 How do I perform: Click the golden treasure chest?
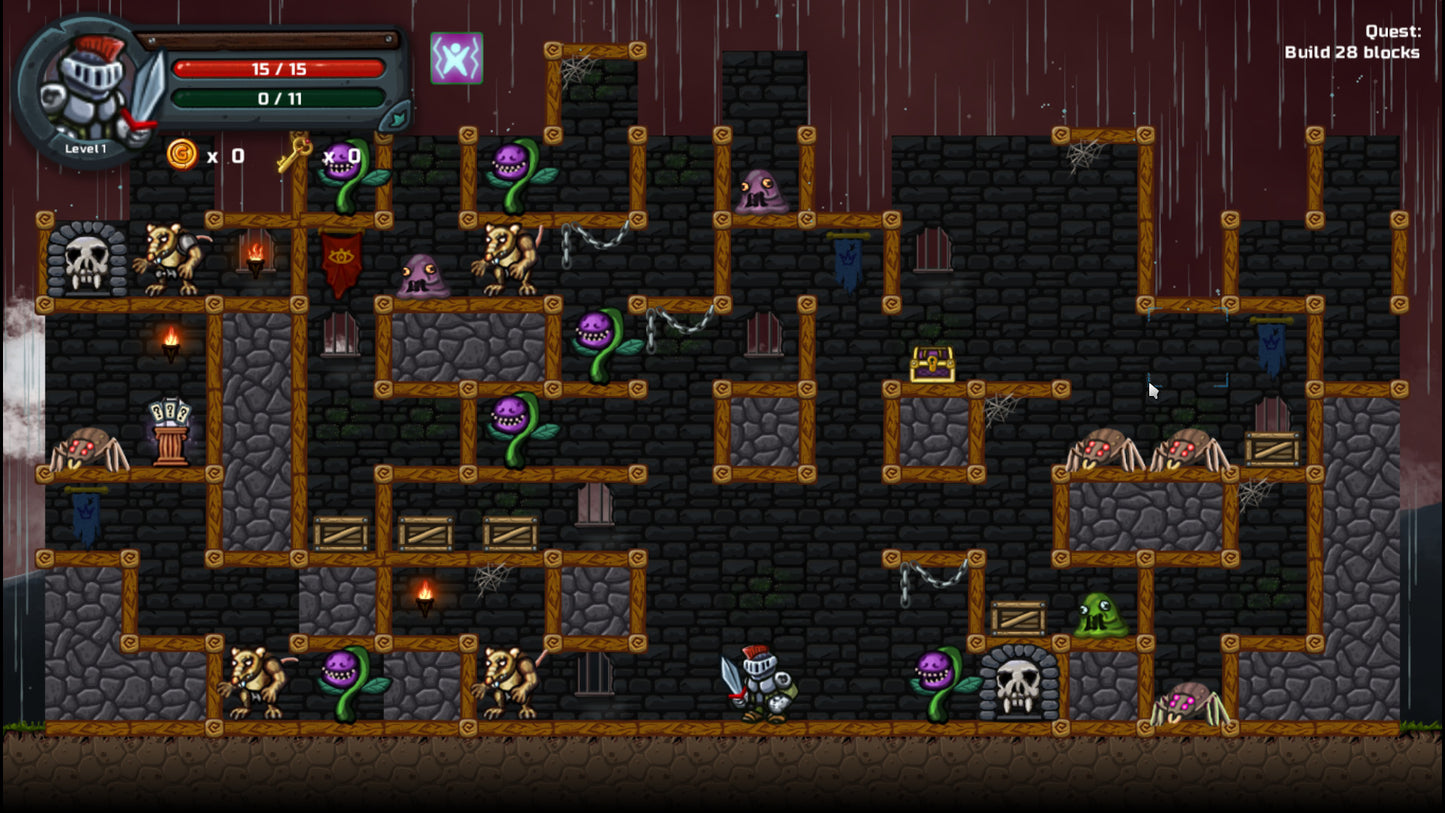coord(930,363)
